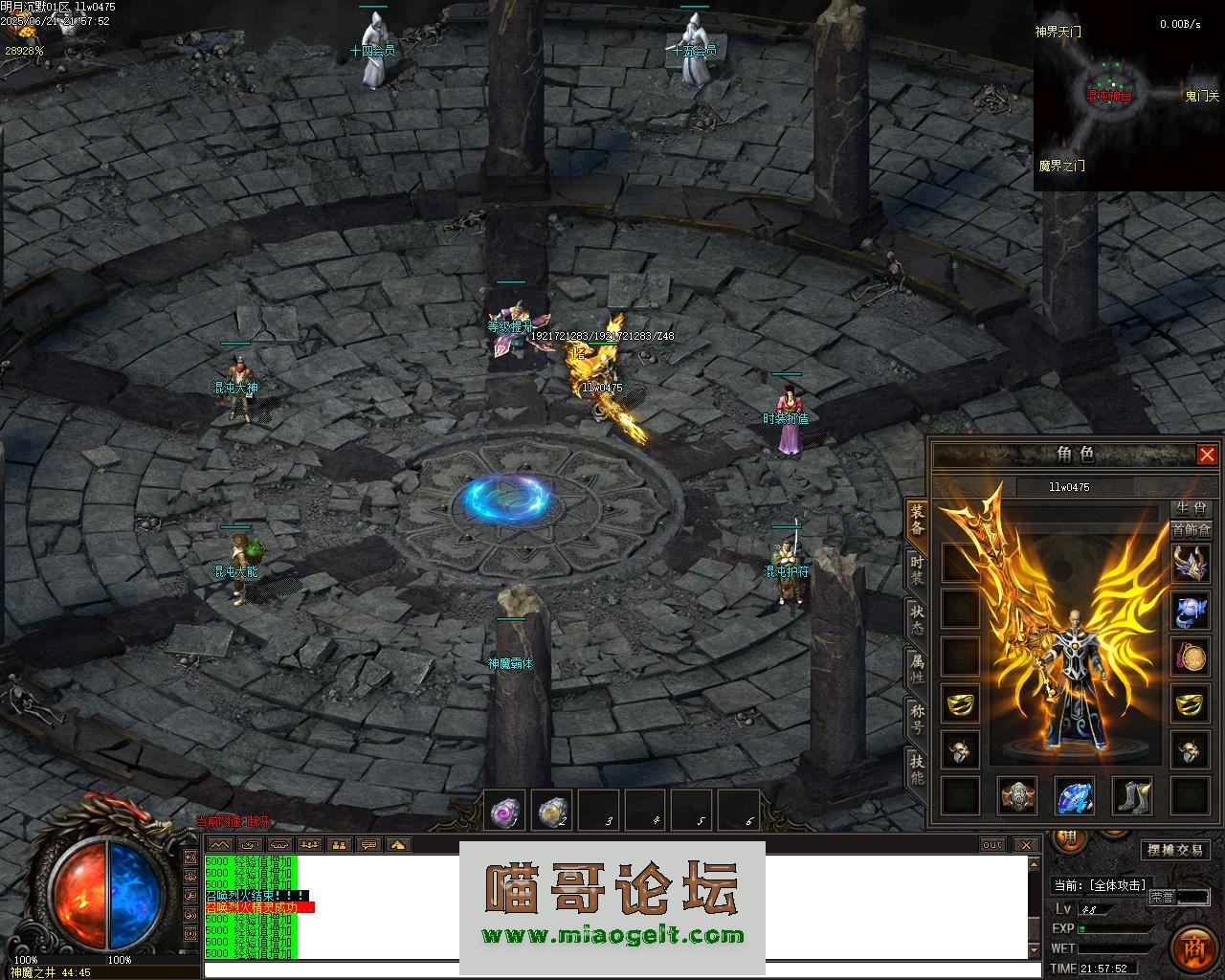
Task: Select the blue gem equipment slot
Action: [1075, 795]
